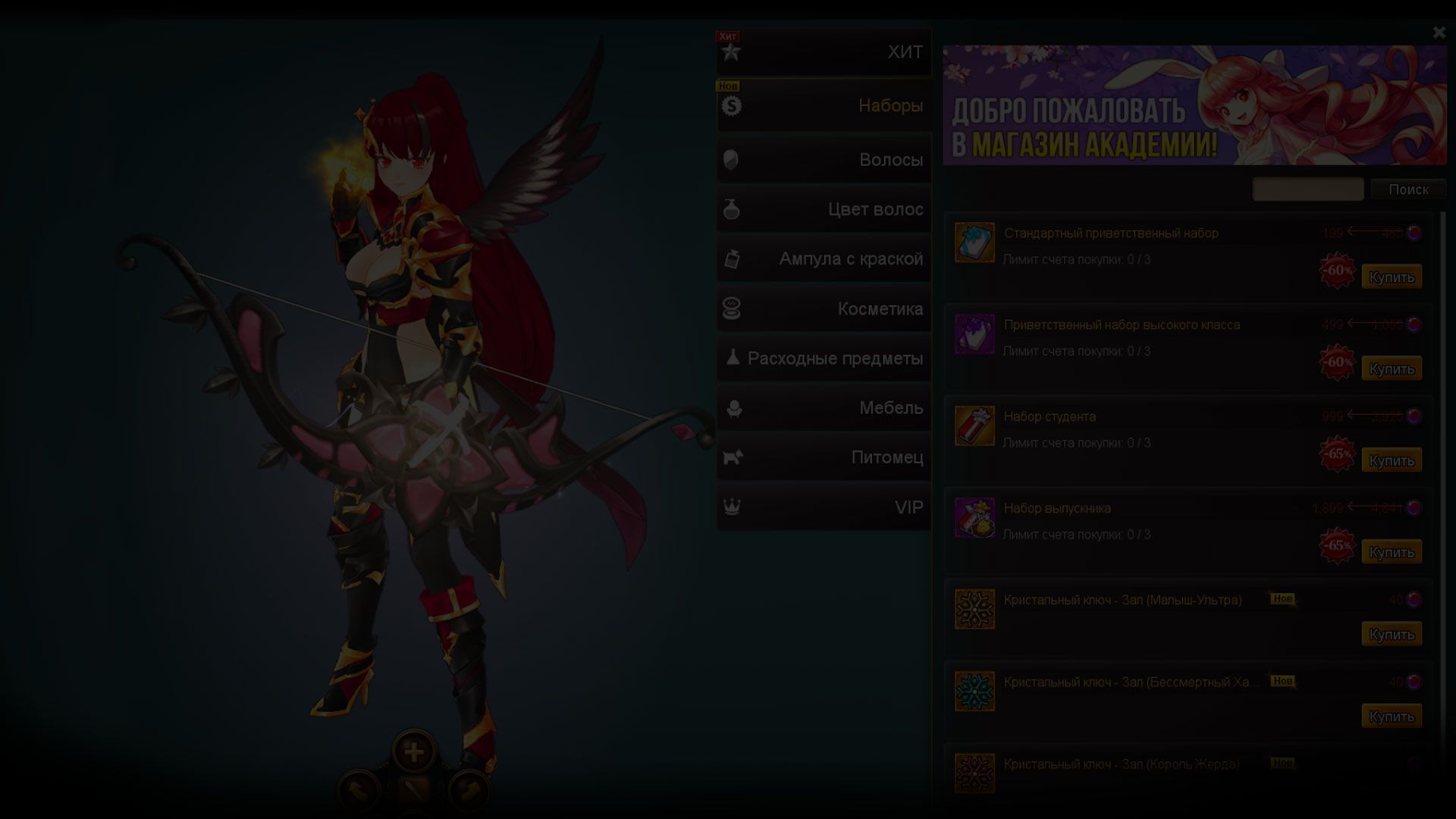Purchase the Набор студента bundle
Viewport: 1456px width, 819px height.
point(1391,461)
